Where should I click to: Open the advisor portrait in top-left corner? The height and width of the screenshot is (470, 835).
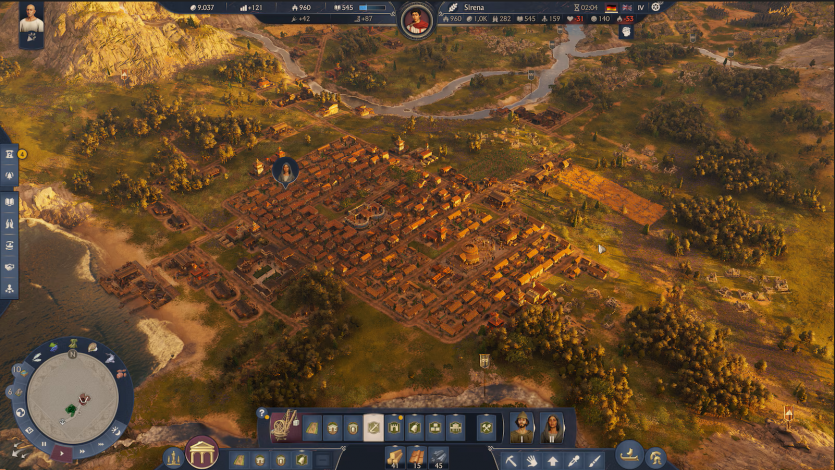click(31, 21)
